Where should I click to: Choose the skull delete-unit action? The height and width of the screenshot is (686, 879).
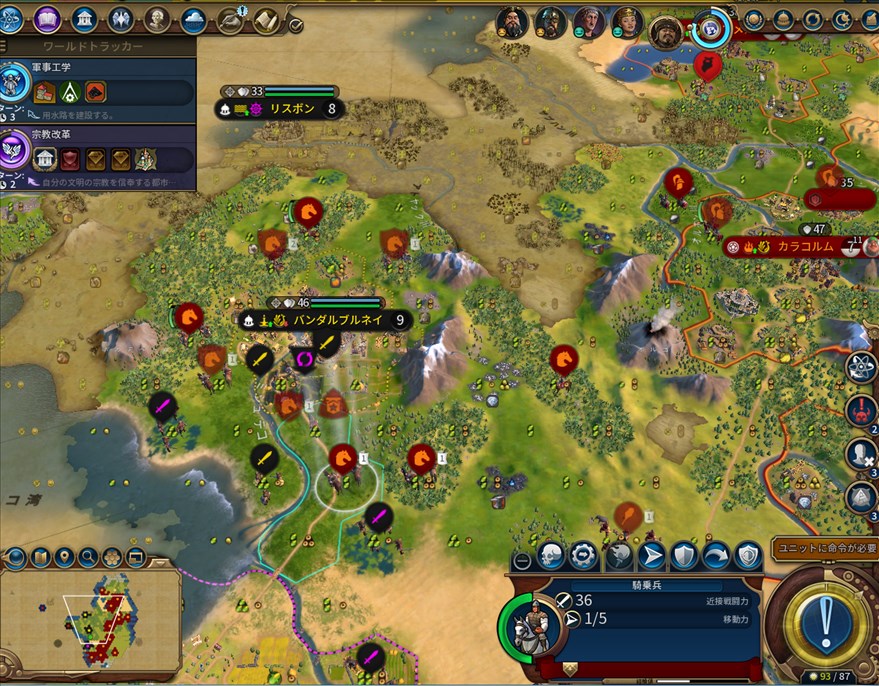pos(551,555)
